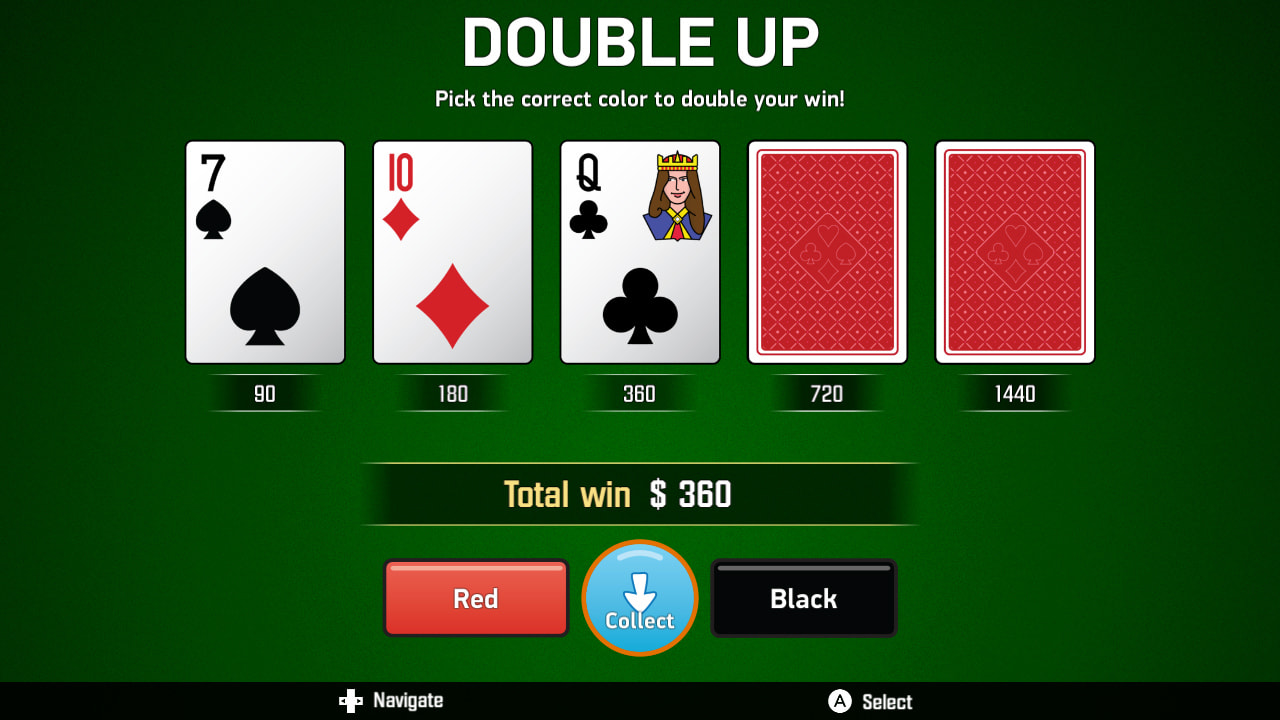Click the instruction text about picking a color
The height and width of the screenshot is (720, 1280).
pos(639,99)
